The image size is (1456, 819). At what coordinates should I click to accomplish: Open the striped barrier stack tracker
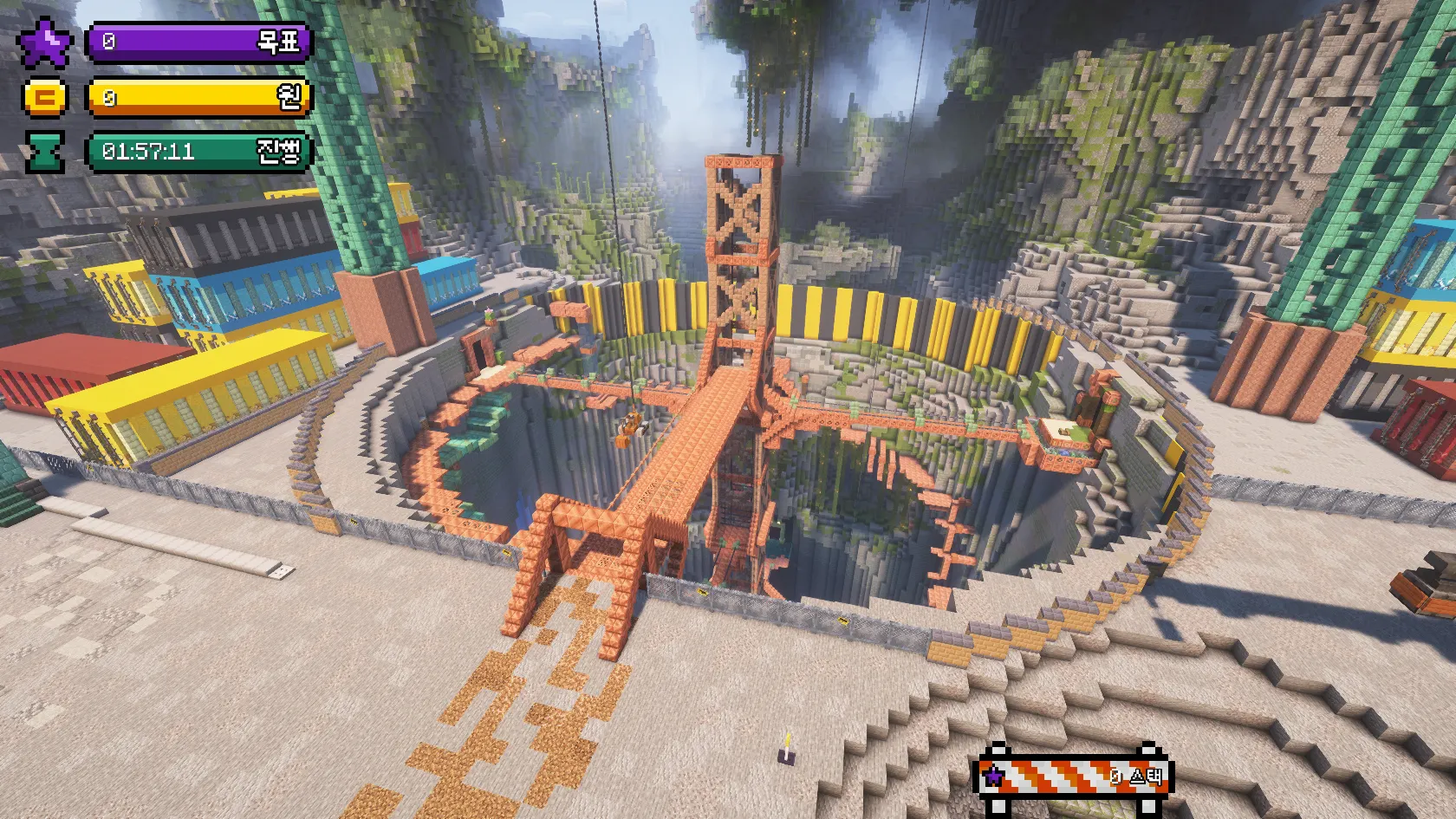[x=1071, y=776]
